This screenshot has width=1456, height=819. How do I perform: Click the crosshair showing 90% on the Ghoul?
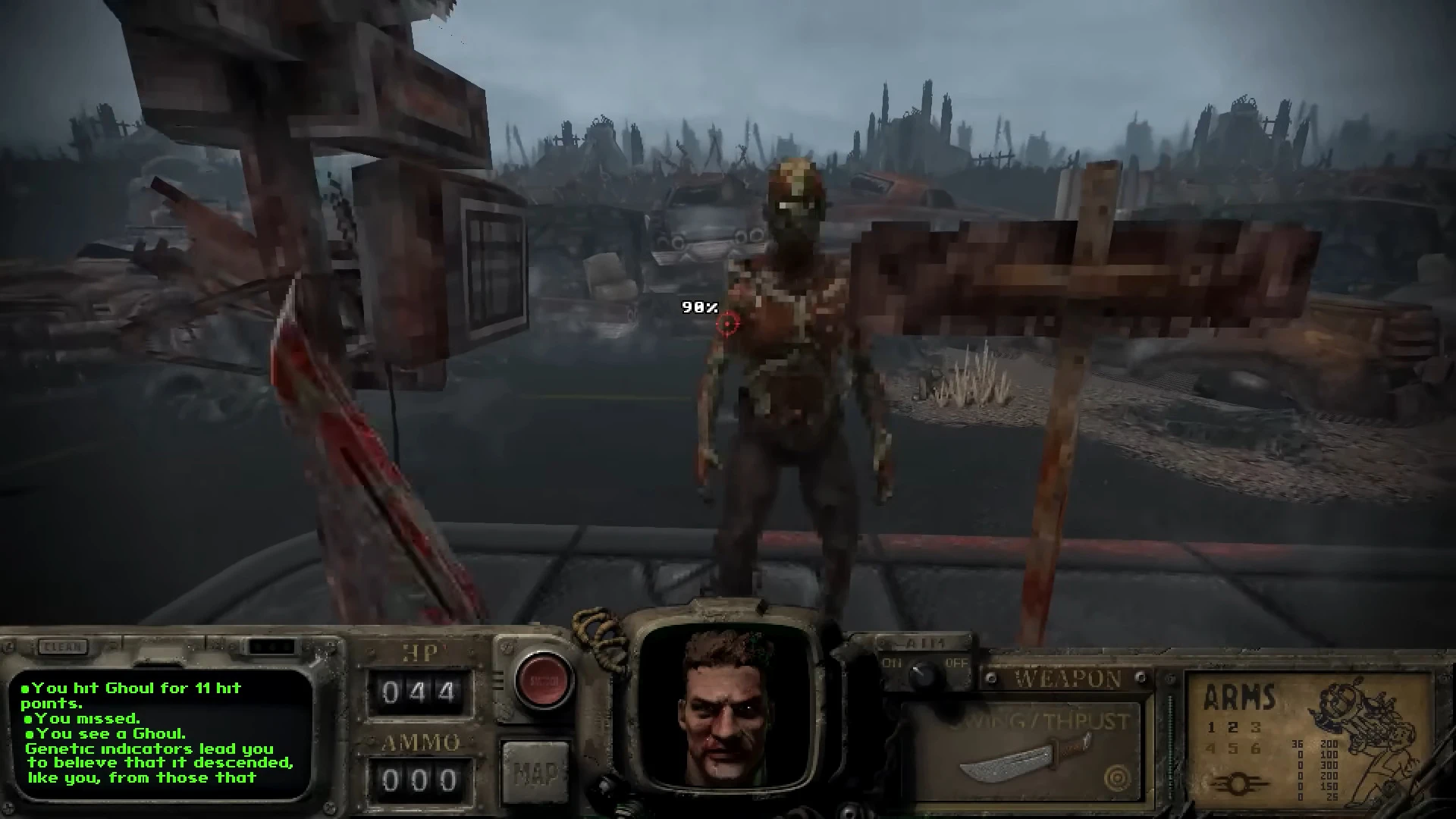(x=726, y=322)
